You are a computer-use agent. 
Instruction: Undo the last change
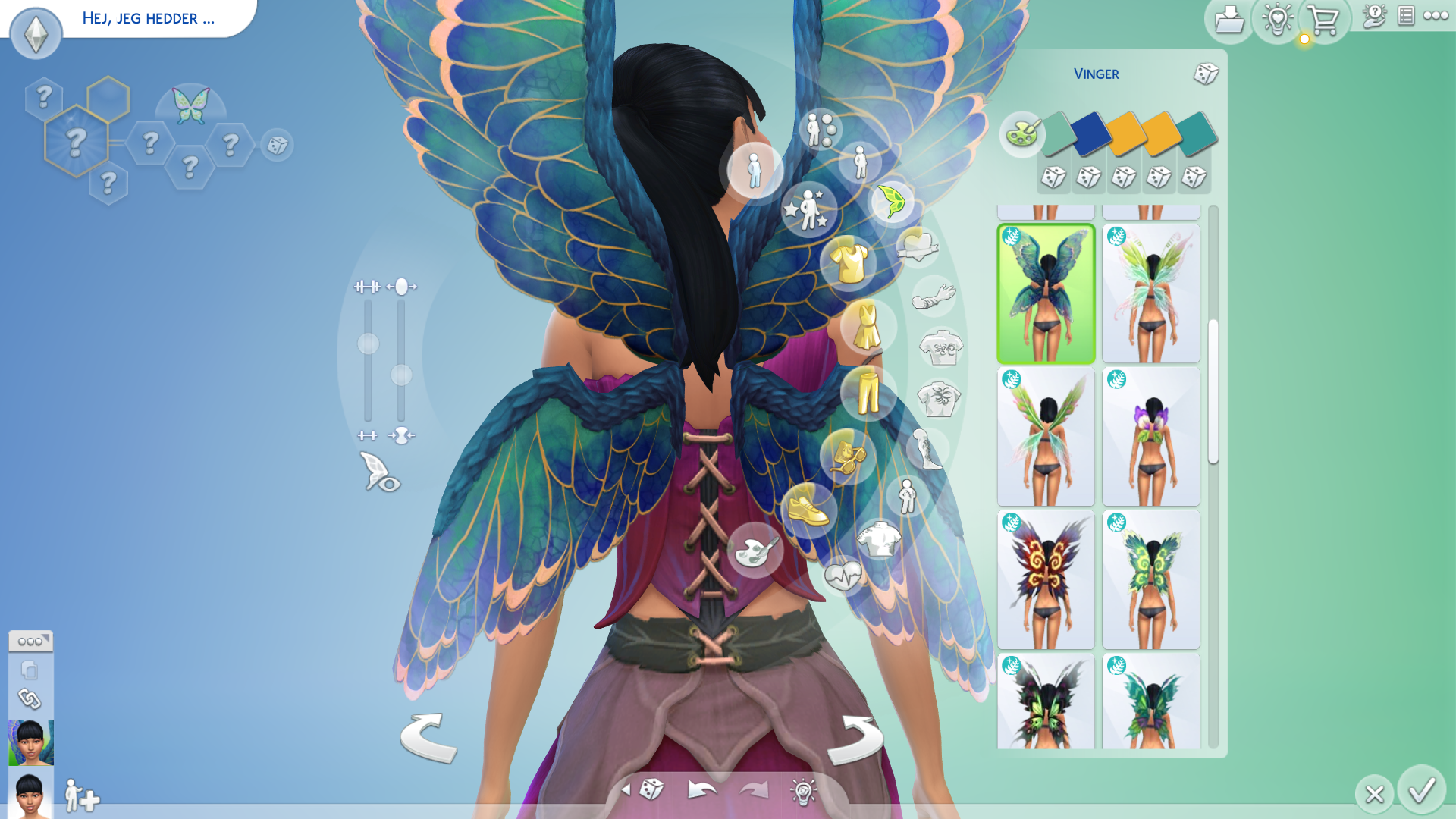click(702, 790)
